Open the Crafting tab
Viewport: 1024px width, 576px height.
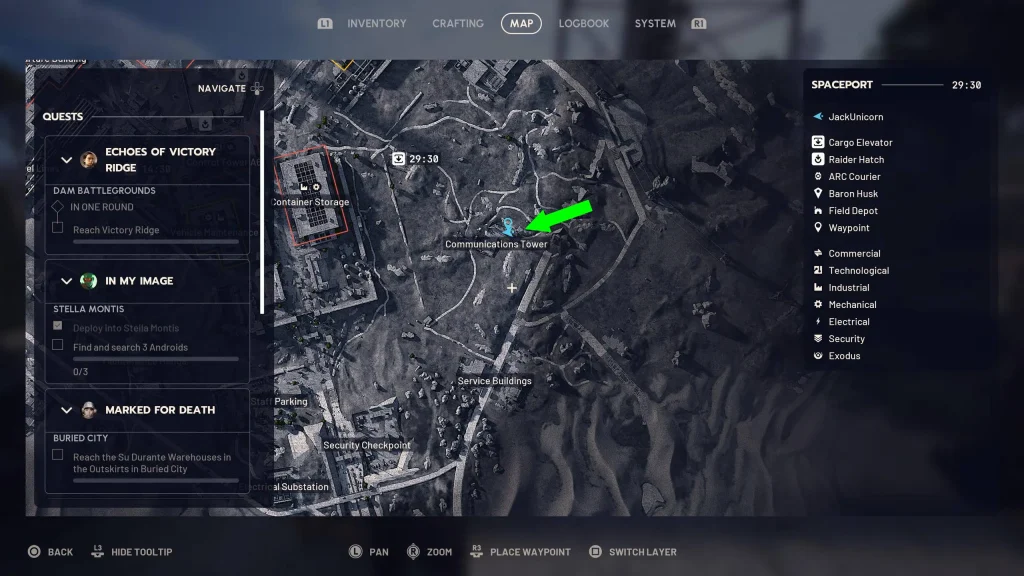pyautogui.click(x=458, y=23)
